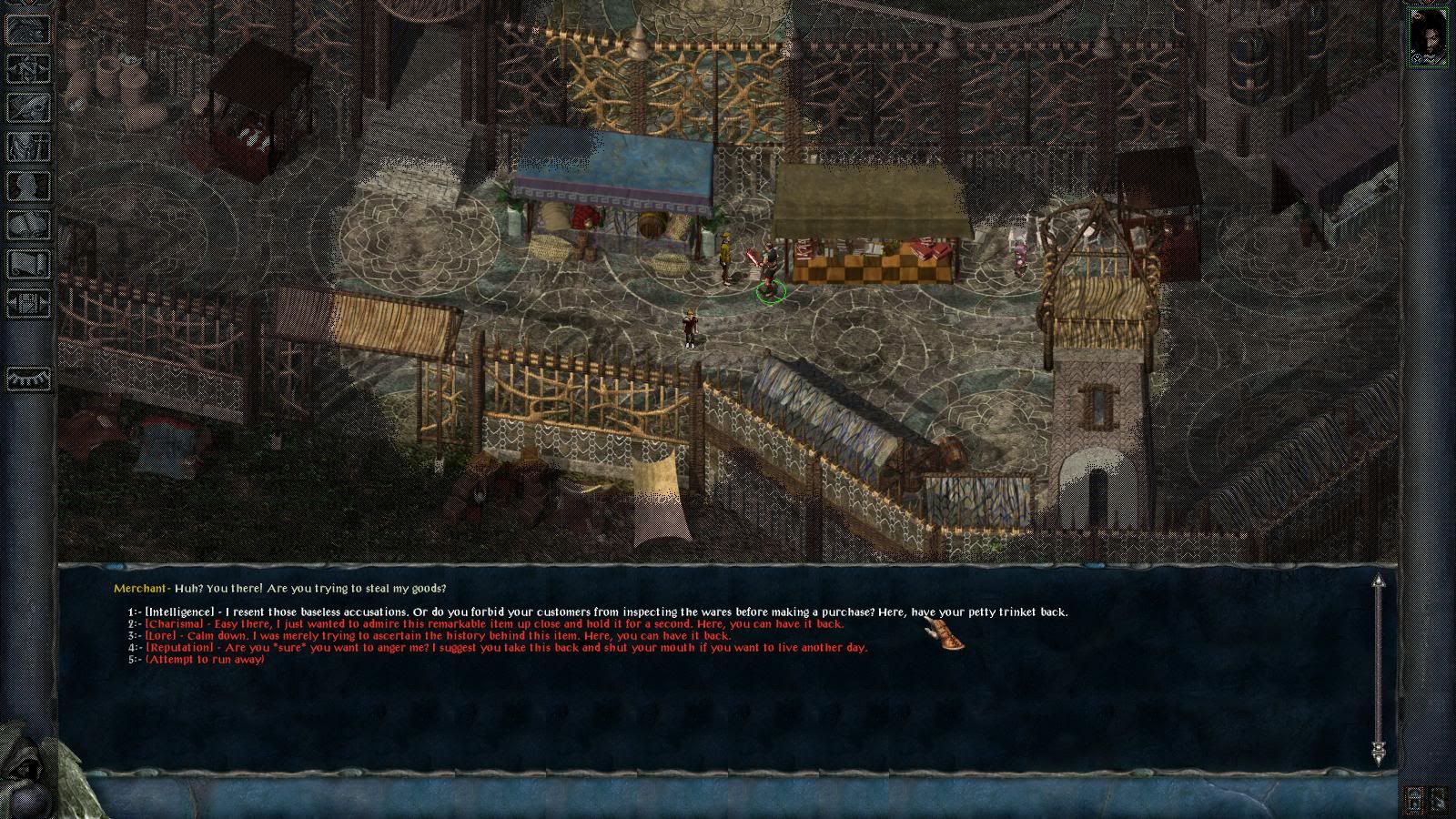
Task: Select the party member portrait
Action: pyautogui.click(x=1428, y=36)
